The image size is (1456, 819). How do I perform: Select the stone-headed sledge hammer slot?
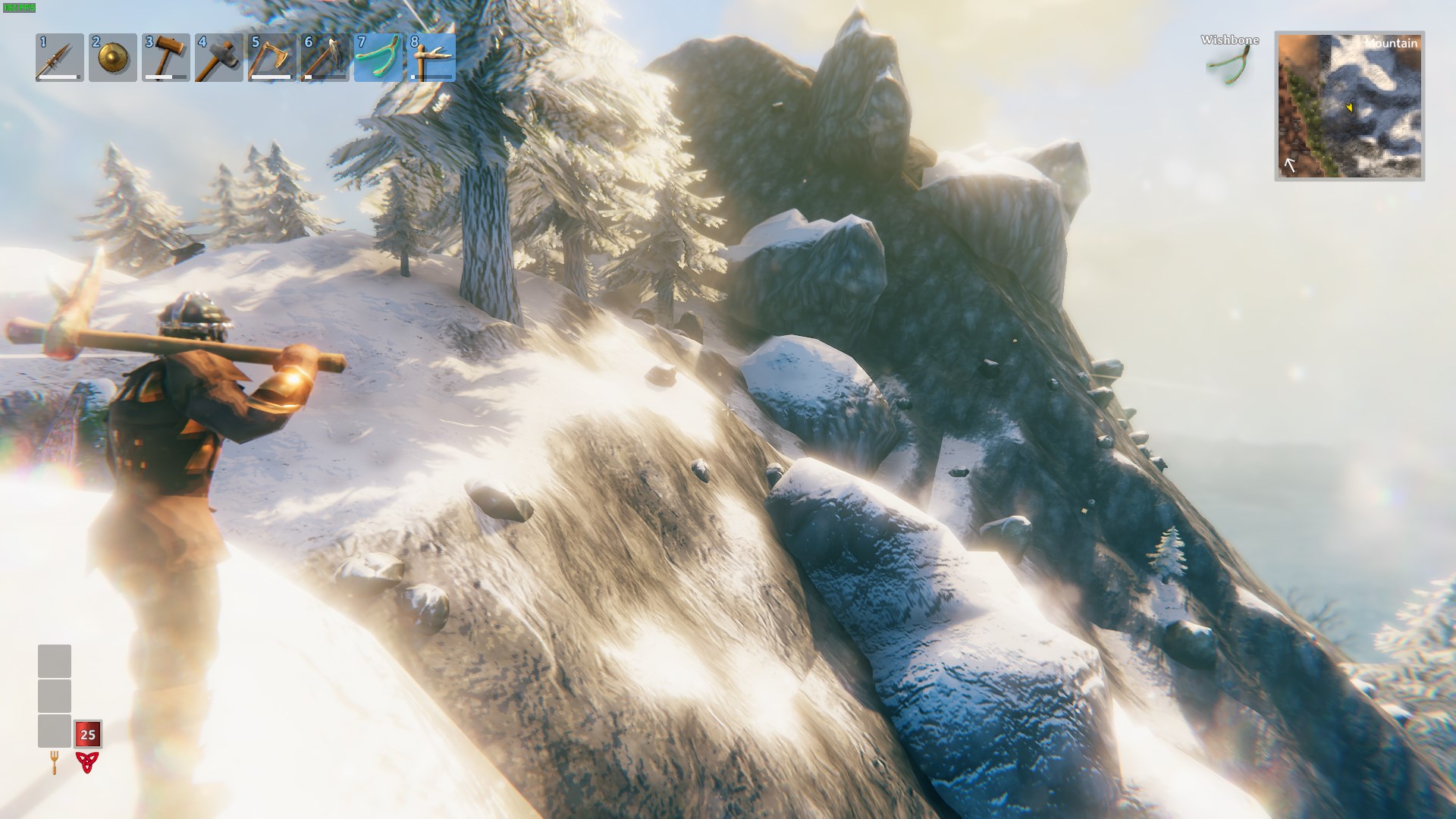pyautogui.click(x=218, y=58)
